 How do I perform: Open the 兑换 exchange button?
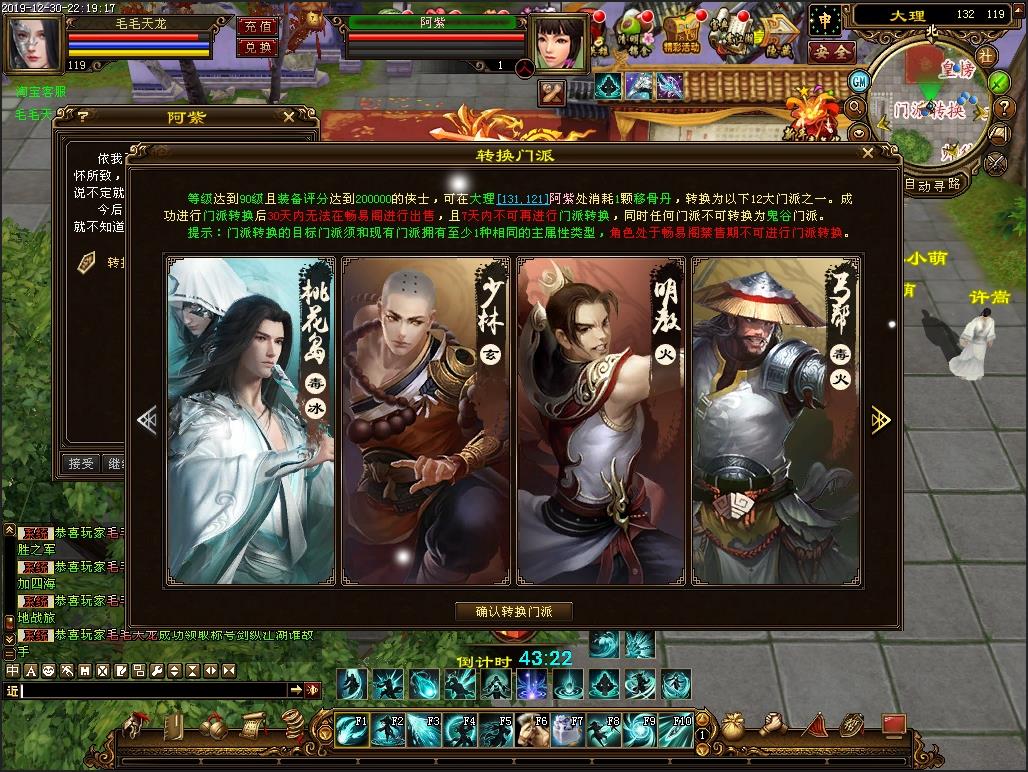click(x=257, y=47)
